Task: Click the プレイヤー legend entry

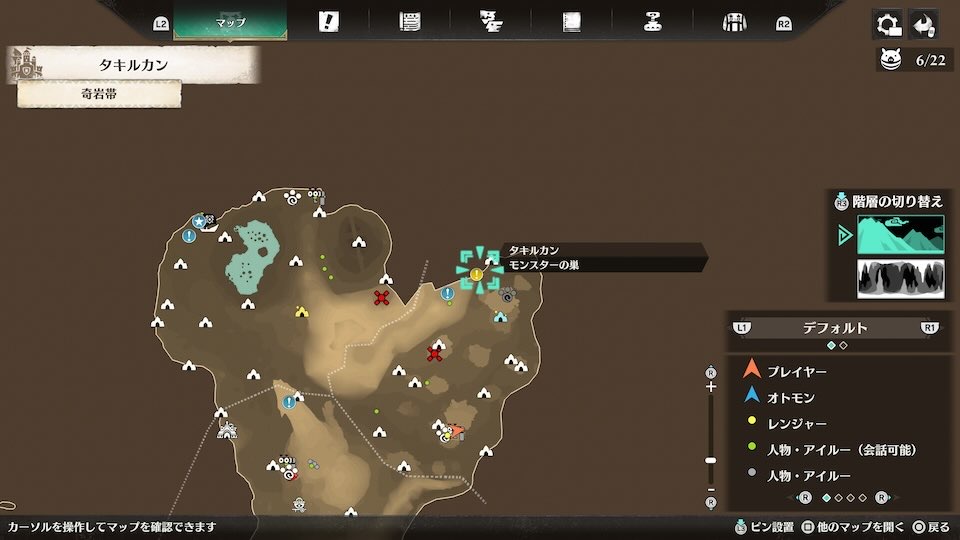Action: click(796, 371)
